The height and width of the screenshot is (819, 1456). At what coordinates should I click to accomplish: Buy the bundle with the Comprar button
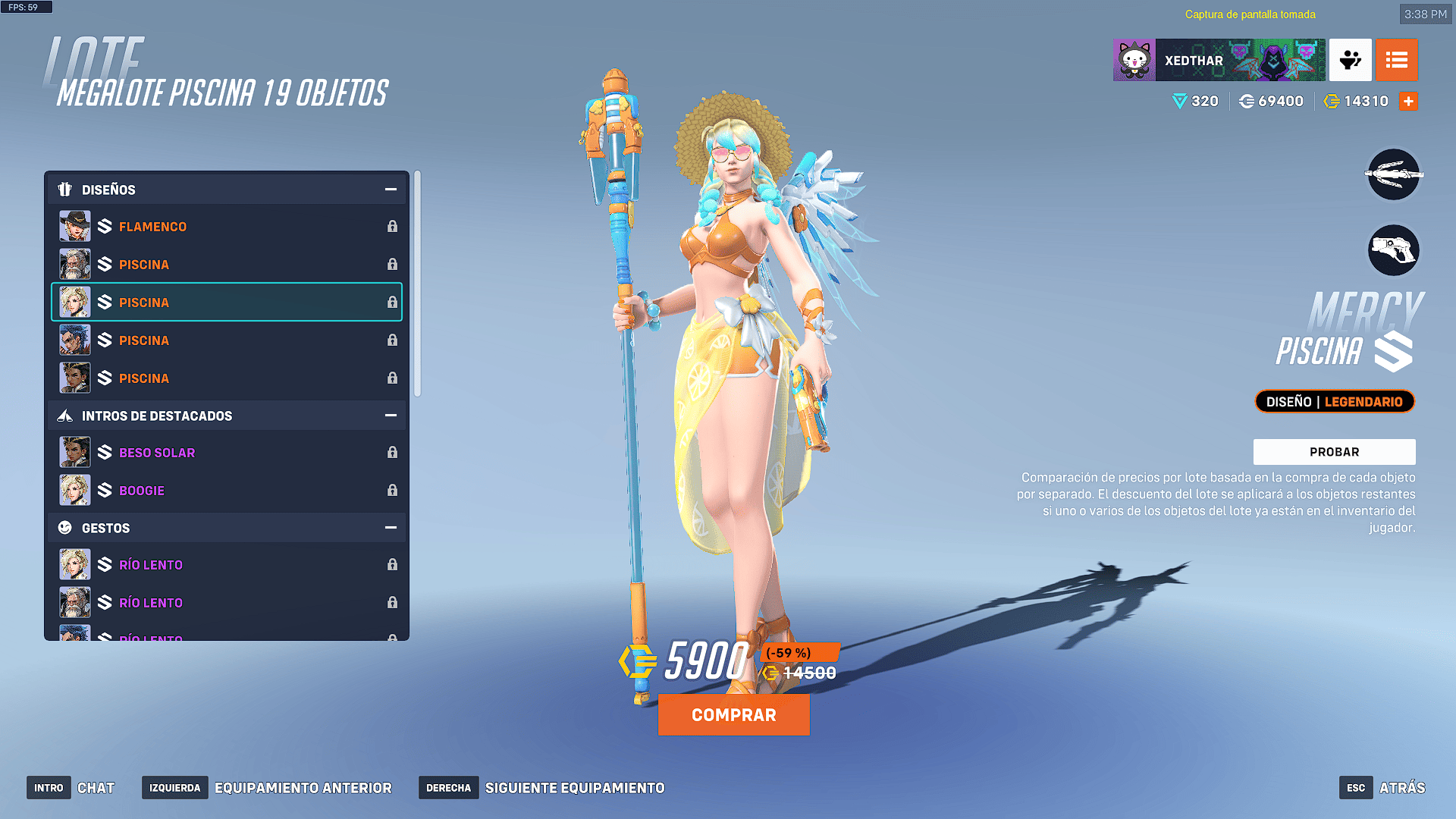click(x=733, y=715)
